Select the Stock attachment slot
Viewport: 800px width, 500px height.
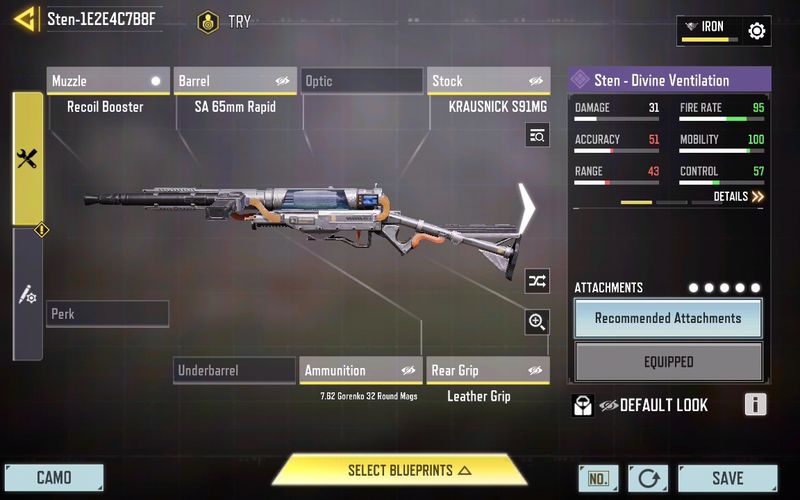(x=489, y=81)
